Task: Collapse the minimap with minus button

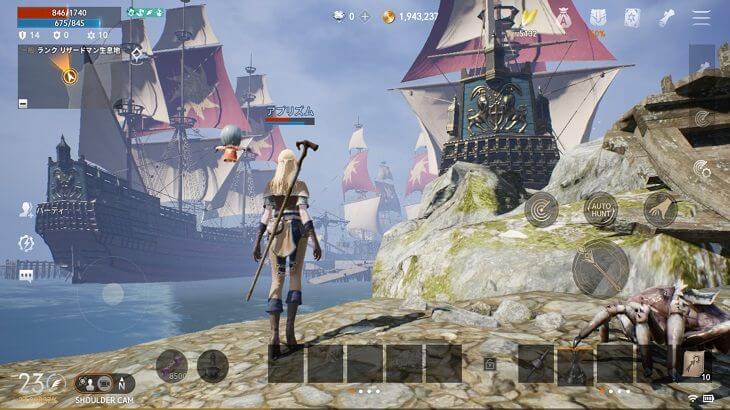Action: (23, 102)
